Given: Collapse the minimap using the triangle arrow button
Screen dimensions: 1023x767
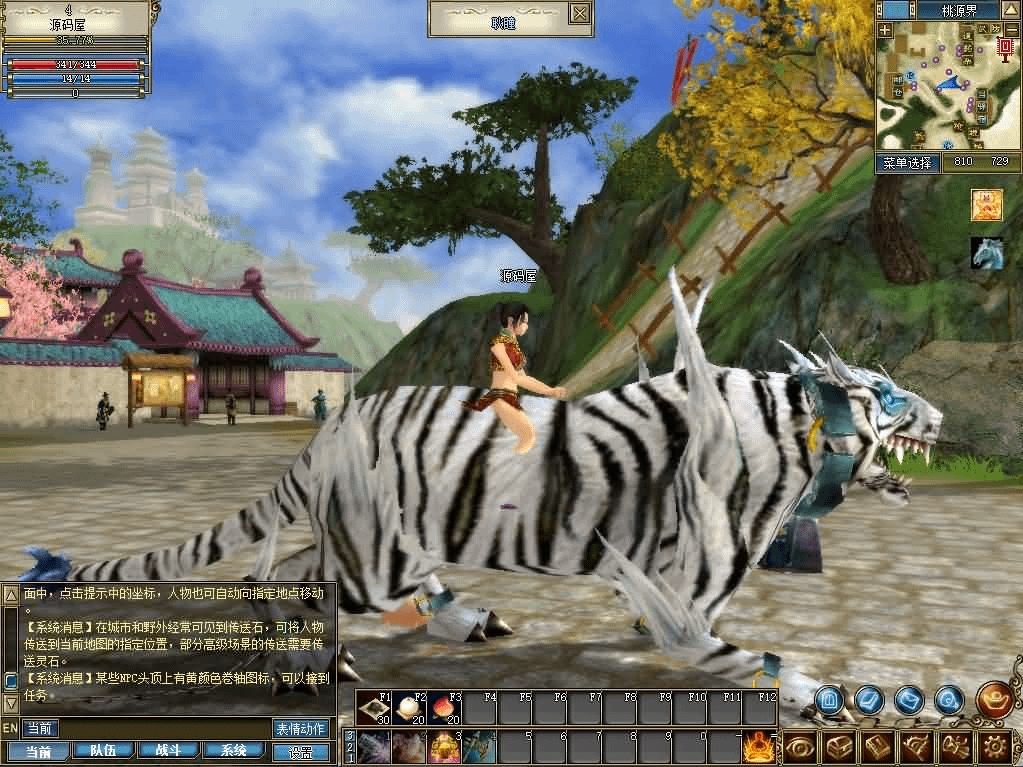Looking at the screenshot, I should pos(1011,10).
